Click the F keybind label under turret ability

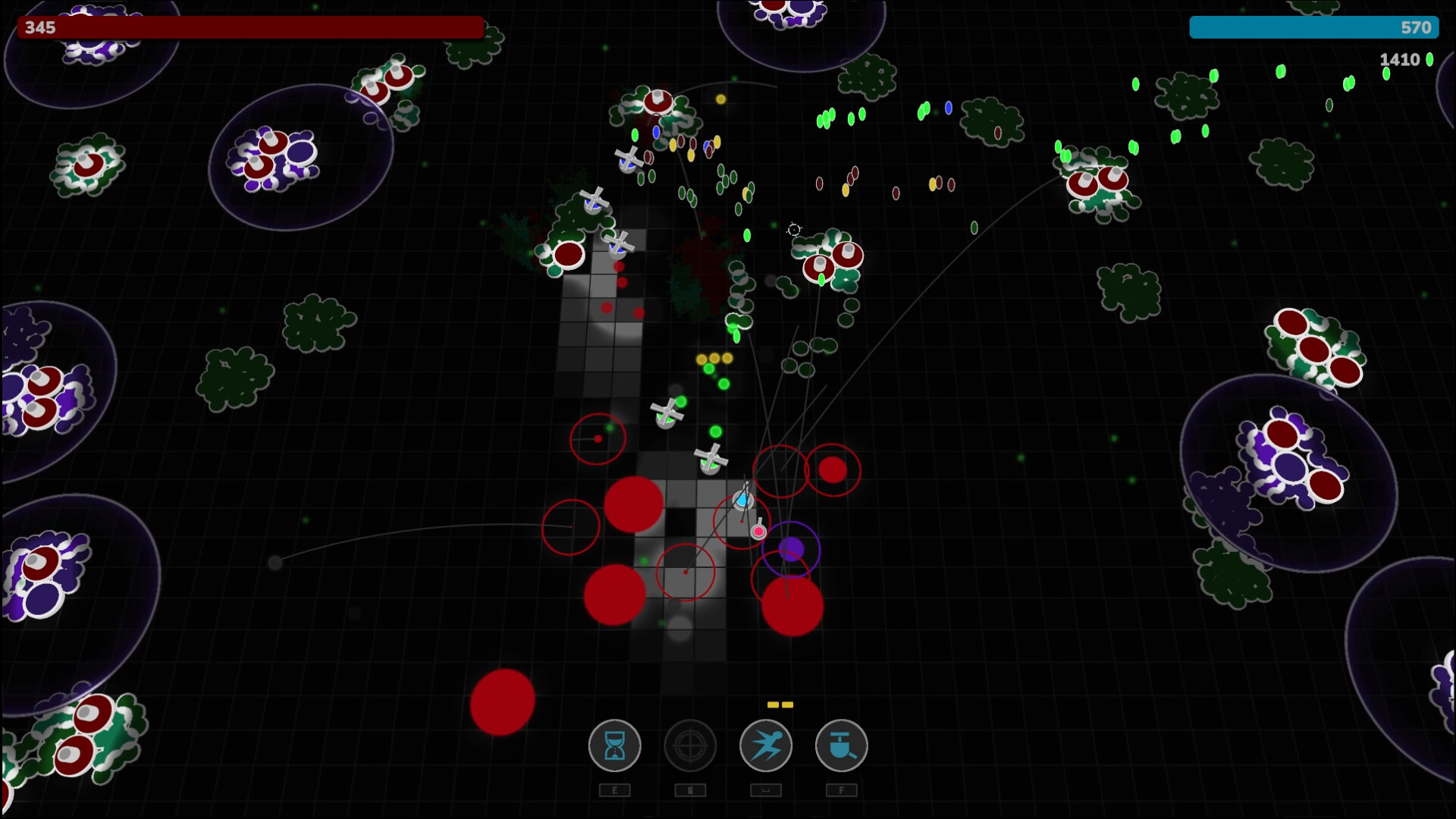[842, 790]
